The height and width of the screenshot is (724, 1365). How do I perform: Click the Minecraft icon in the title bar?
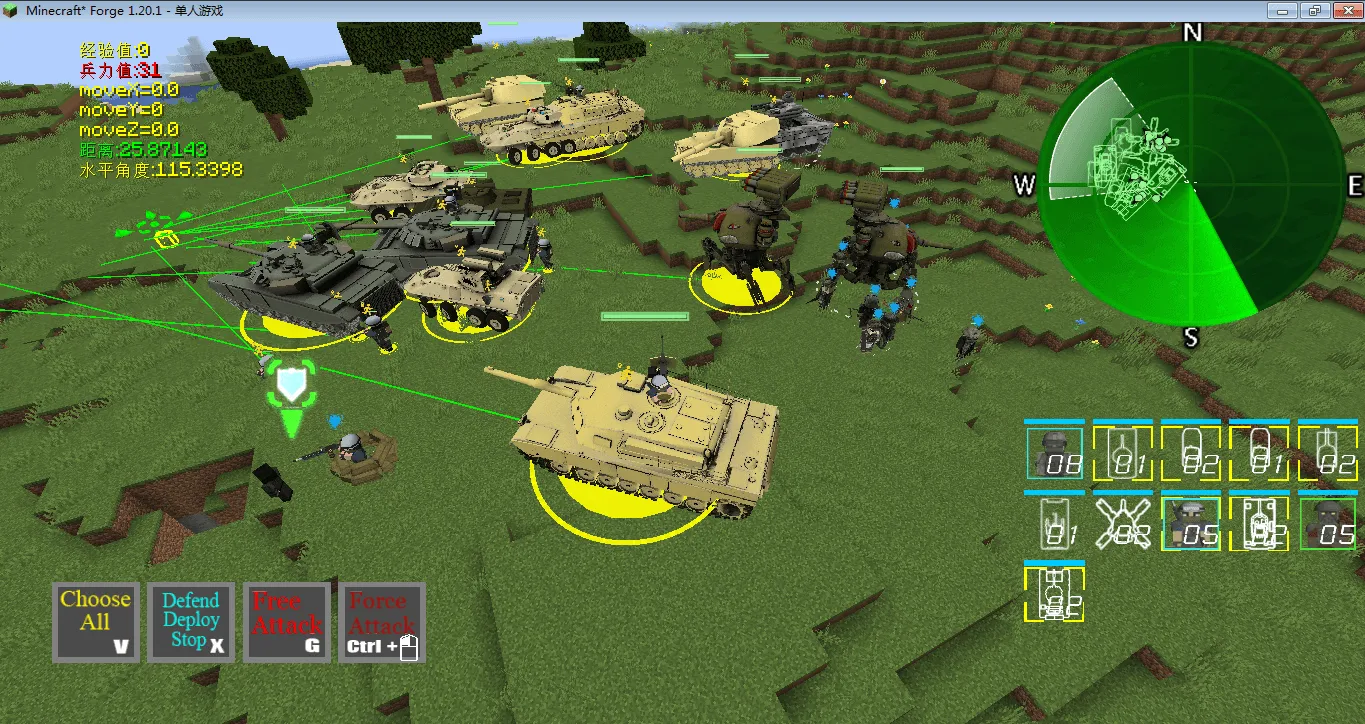10,10
